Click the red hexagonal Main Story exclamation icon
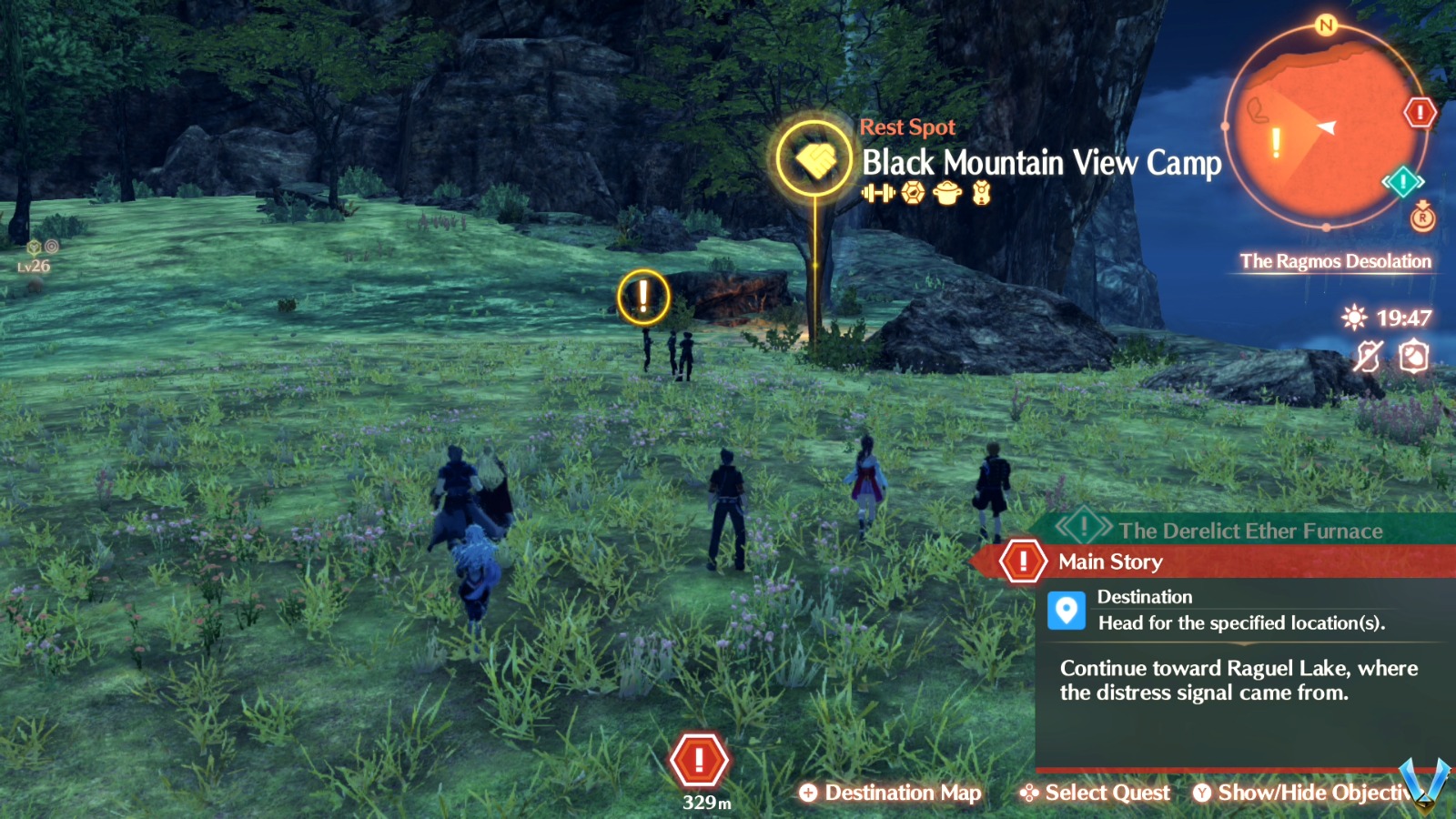Image resolution: width=1456 pixels, height=819 pixels. click(x=1024, y=561)
